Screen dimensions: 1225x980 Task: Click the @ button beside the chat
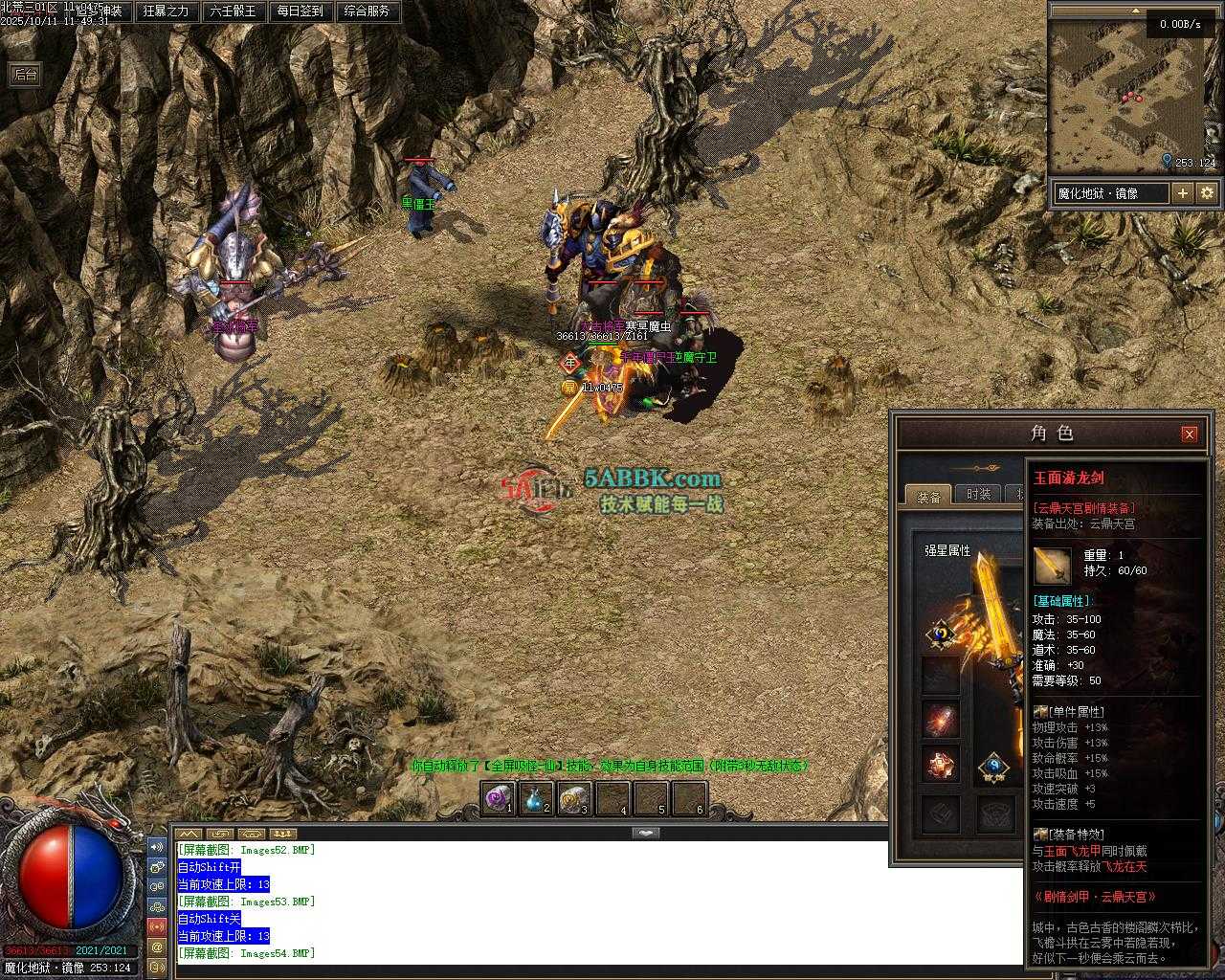156,947
